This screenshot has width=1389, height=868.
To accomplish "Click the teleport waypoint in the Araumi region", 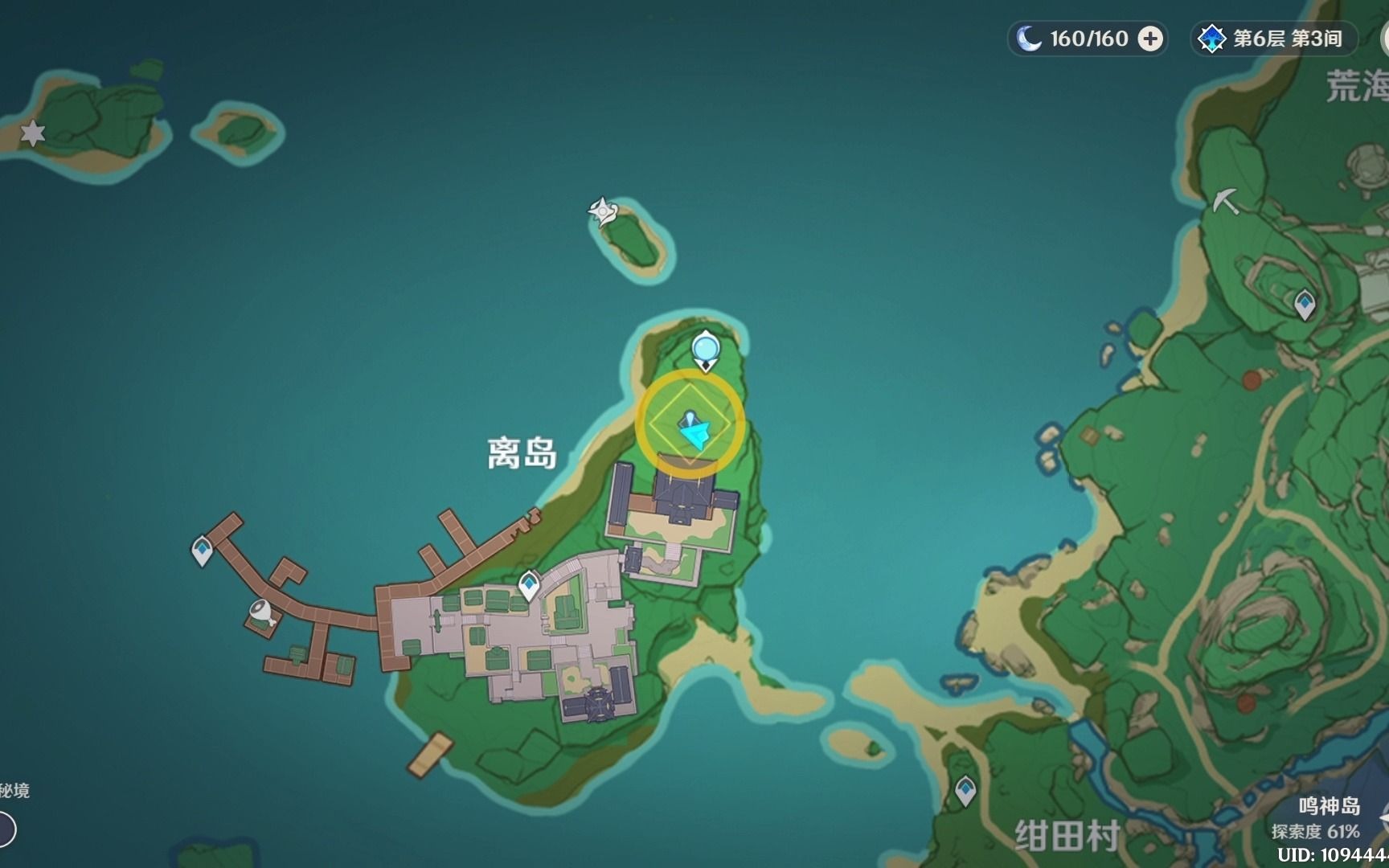I will coord(1303,304).
